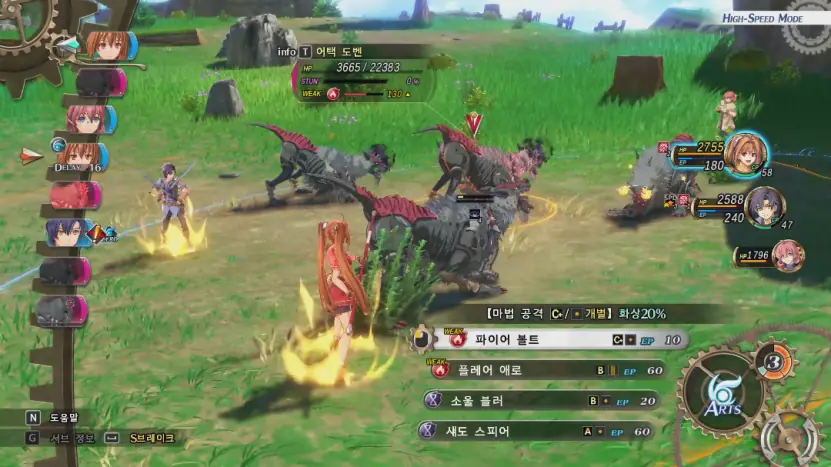The height and width of the screenshot is (467, 831).
Task: Click the rotate-arrows gear icon
Action: click(x=790, y=438)
